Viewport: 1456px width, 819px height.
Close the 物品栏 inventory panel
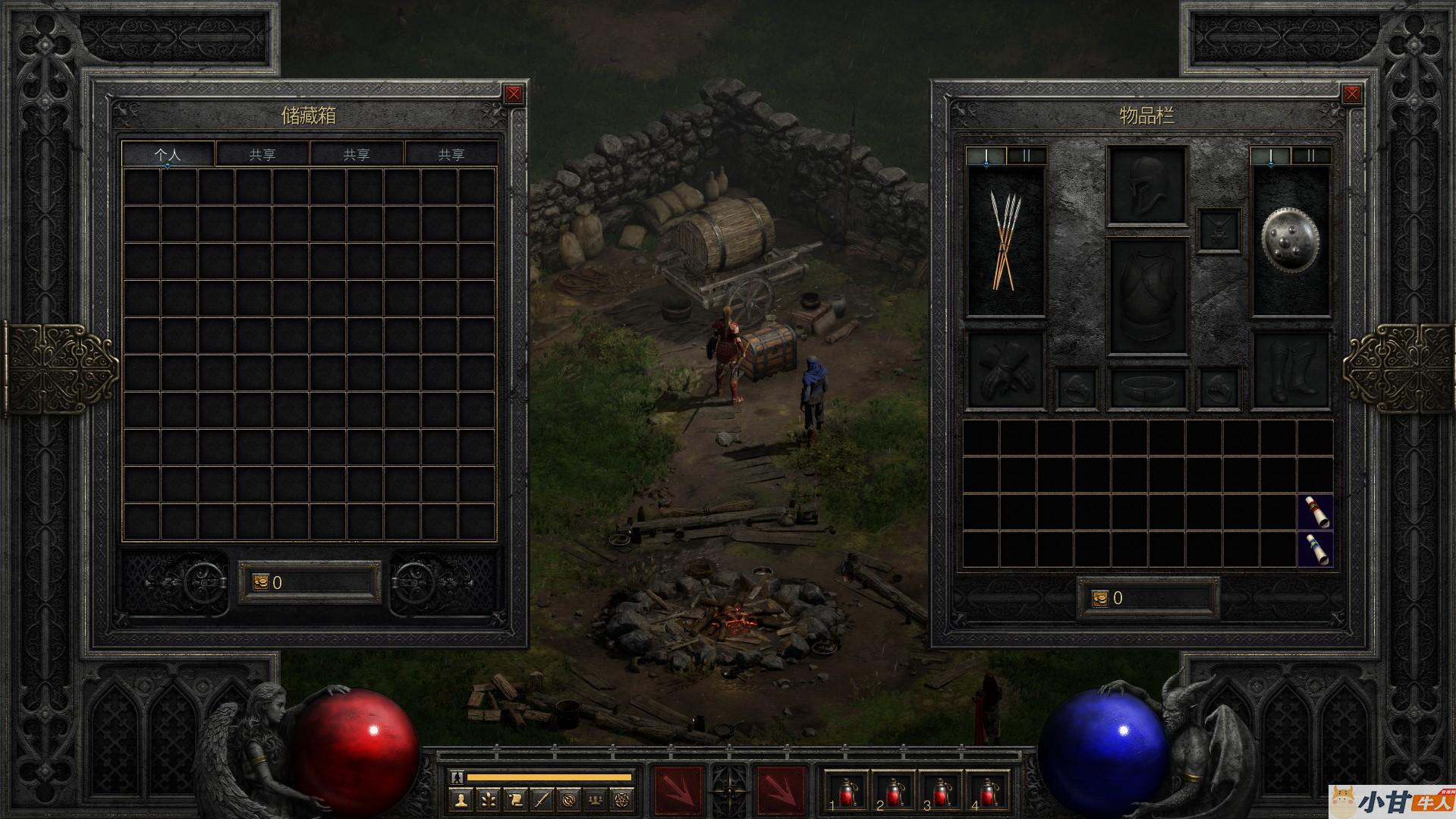tap(1351, 94)
